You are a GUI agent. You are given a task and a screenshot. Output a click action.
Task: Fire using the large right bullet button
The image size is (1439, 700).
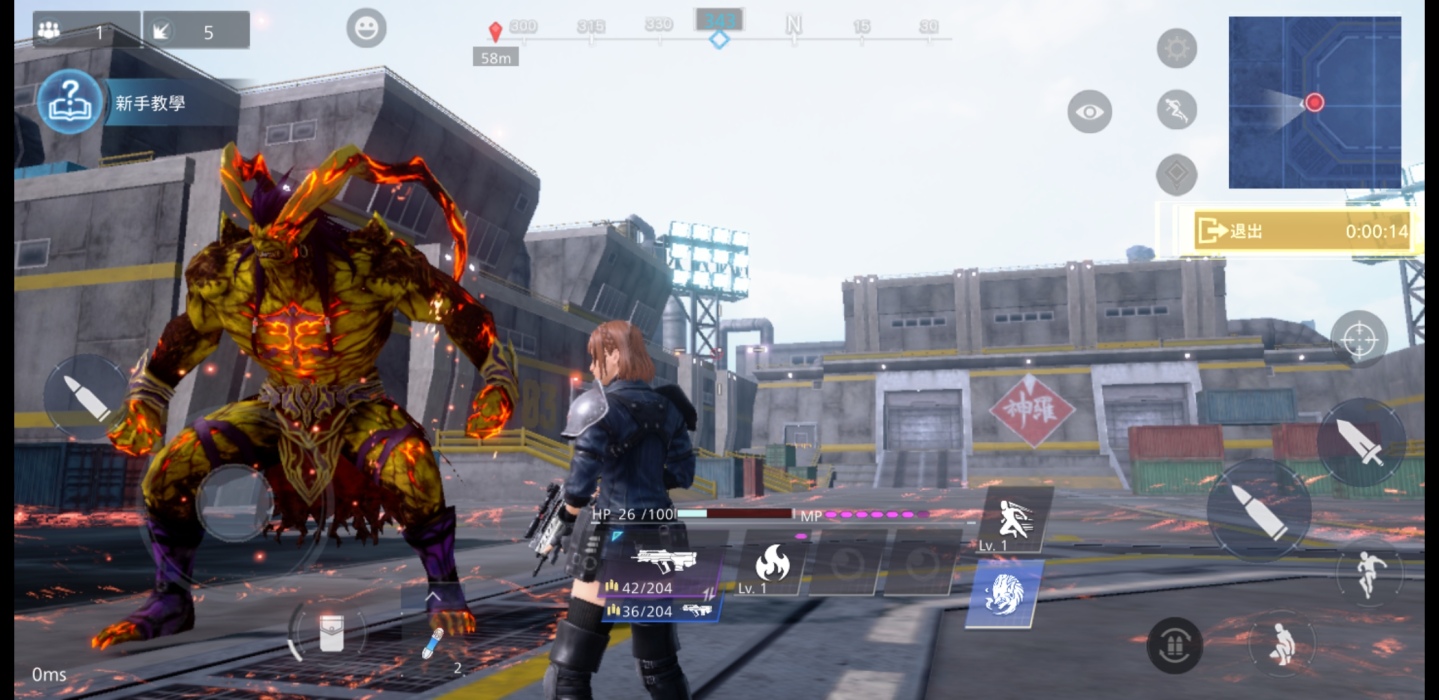pos(1258,511)
